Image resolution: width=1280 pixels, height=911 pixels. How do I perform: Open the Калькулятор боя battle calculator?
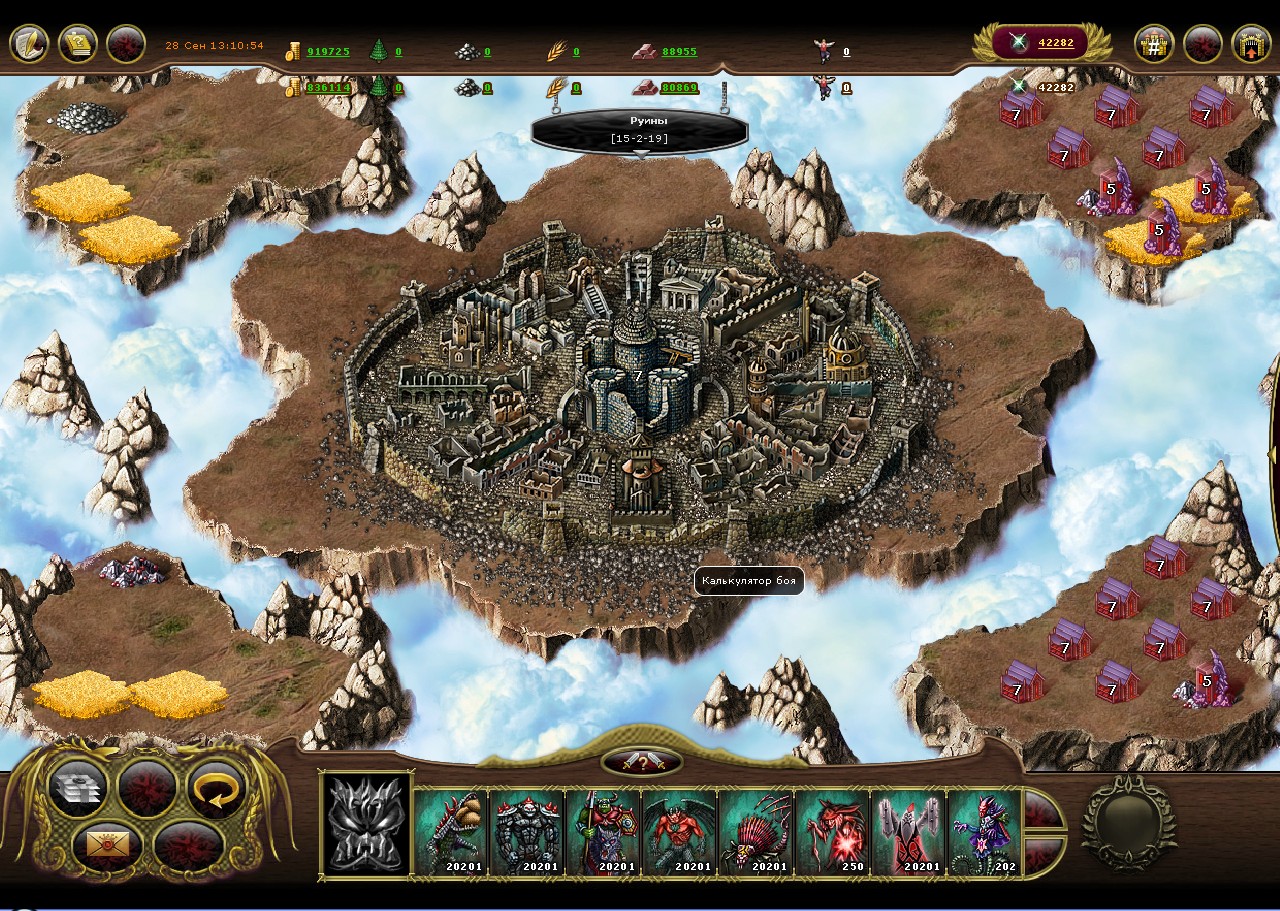click(748, 581)
